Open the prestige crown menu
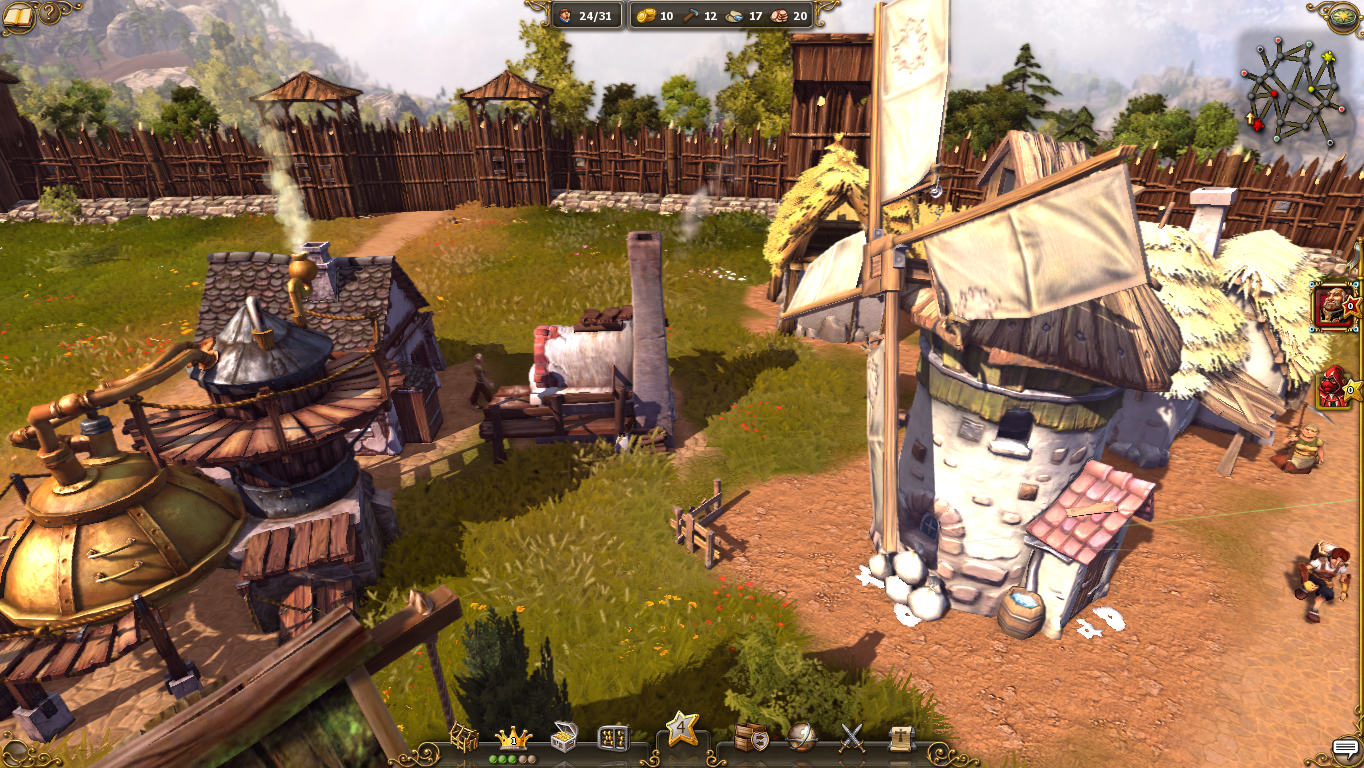Image resolution: width=1364 pixels, height=768 pixels. point(513,739)
